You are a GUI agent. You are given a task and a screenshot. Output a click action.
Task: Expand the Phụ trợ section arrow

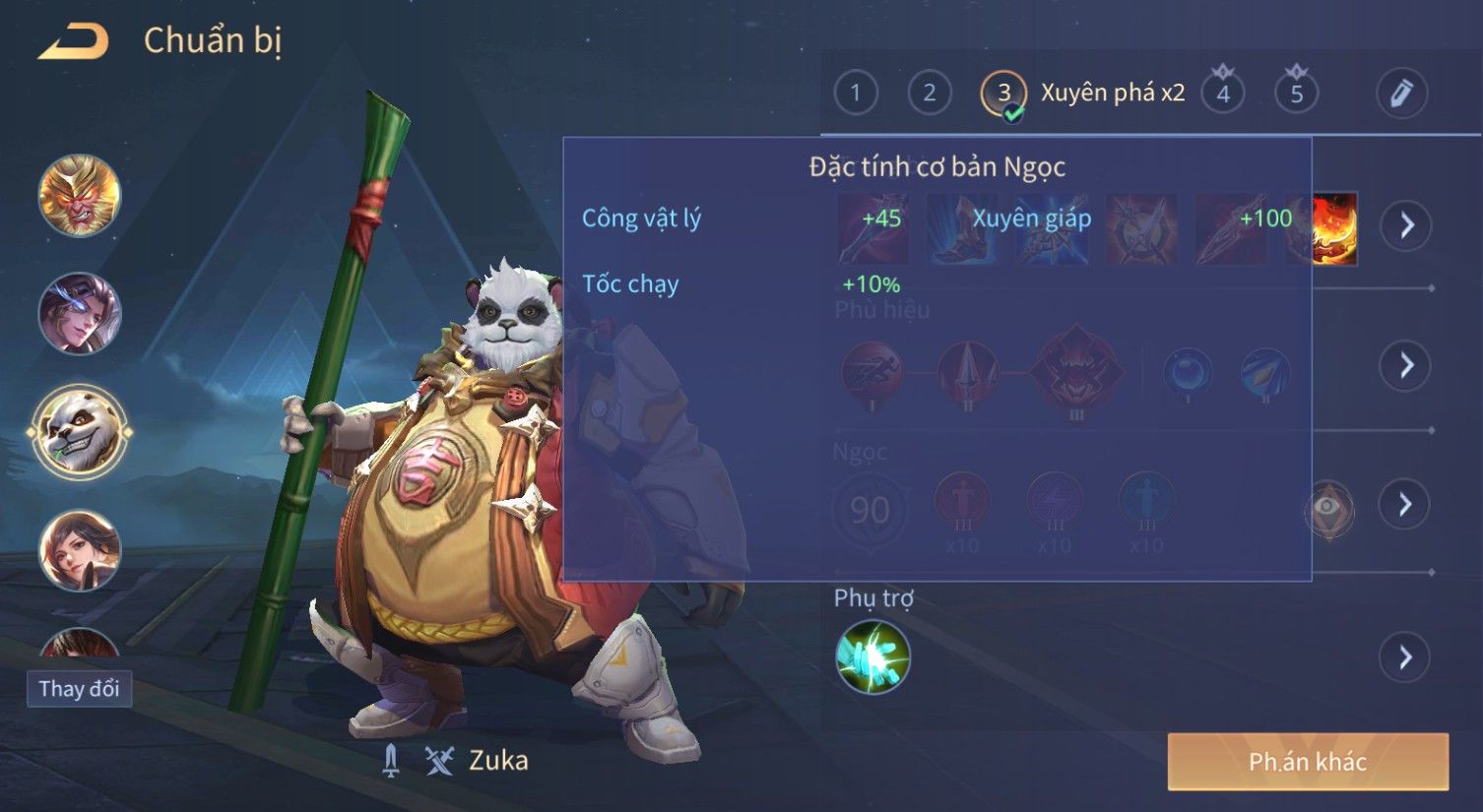click(x=1405, y=656)
